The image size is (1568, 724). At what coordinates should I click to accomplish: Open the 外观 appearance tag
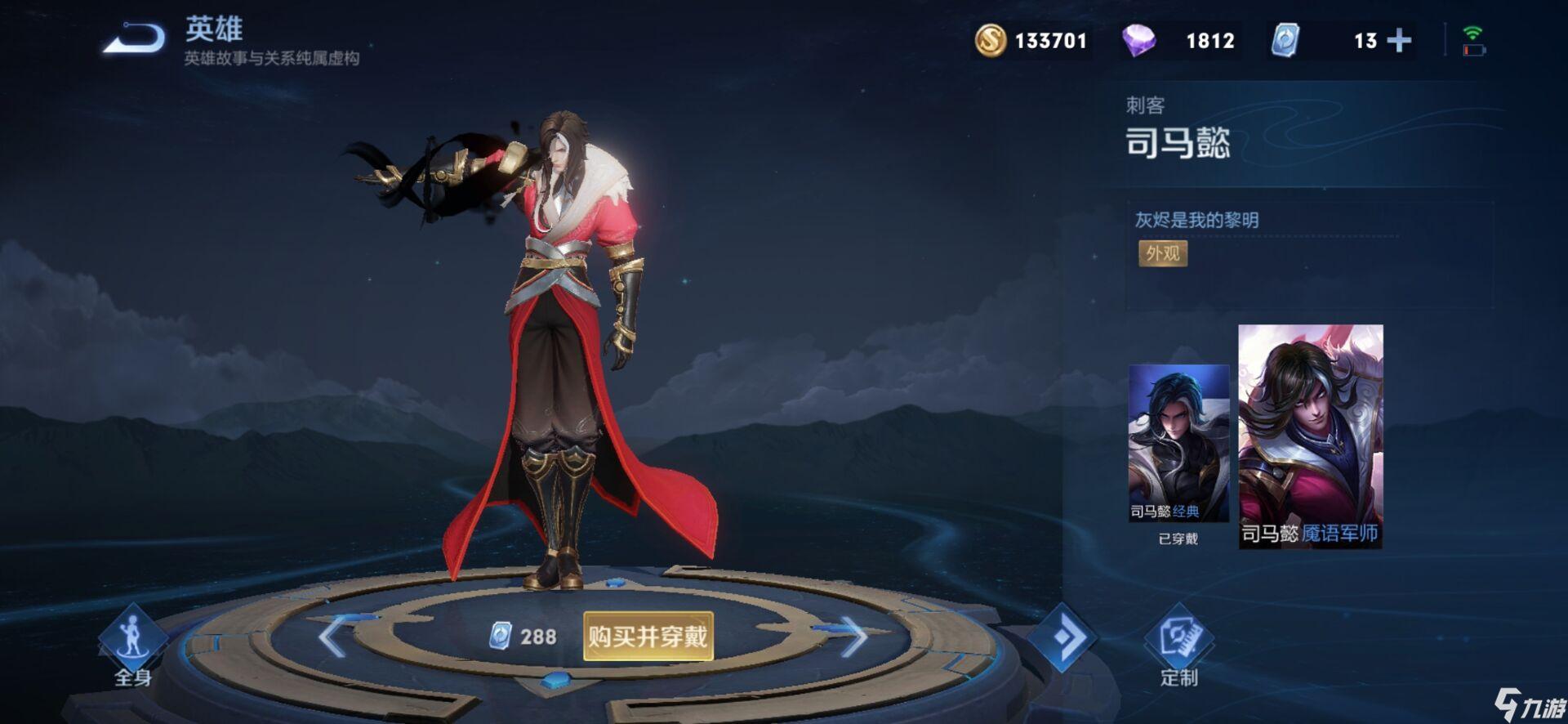[1162, 253]
